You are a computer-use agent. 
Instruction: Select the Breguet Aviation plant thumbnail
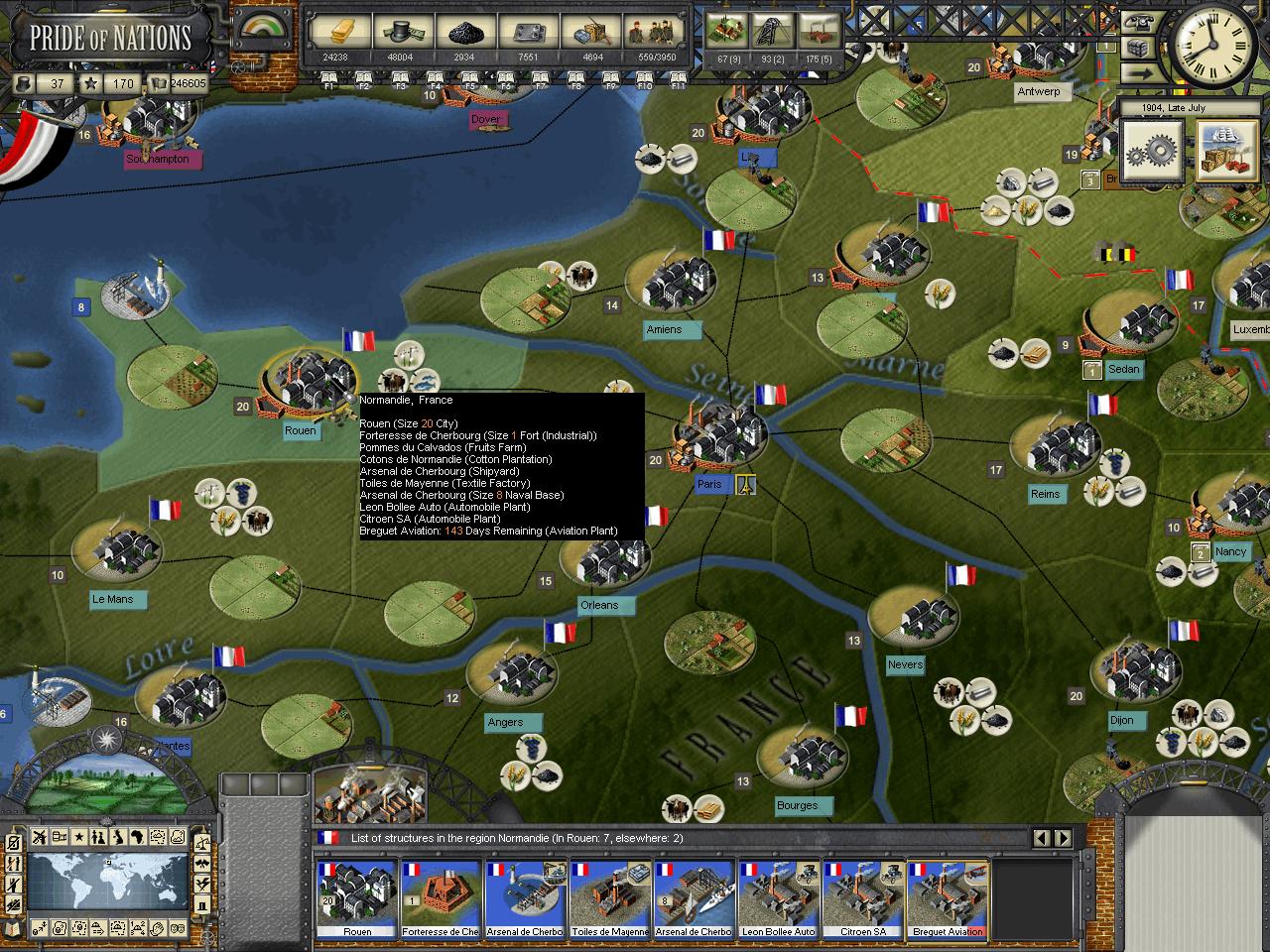(949, 898)
